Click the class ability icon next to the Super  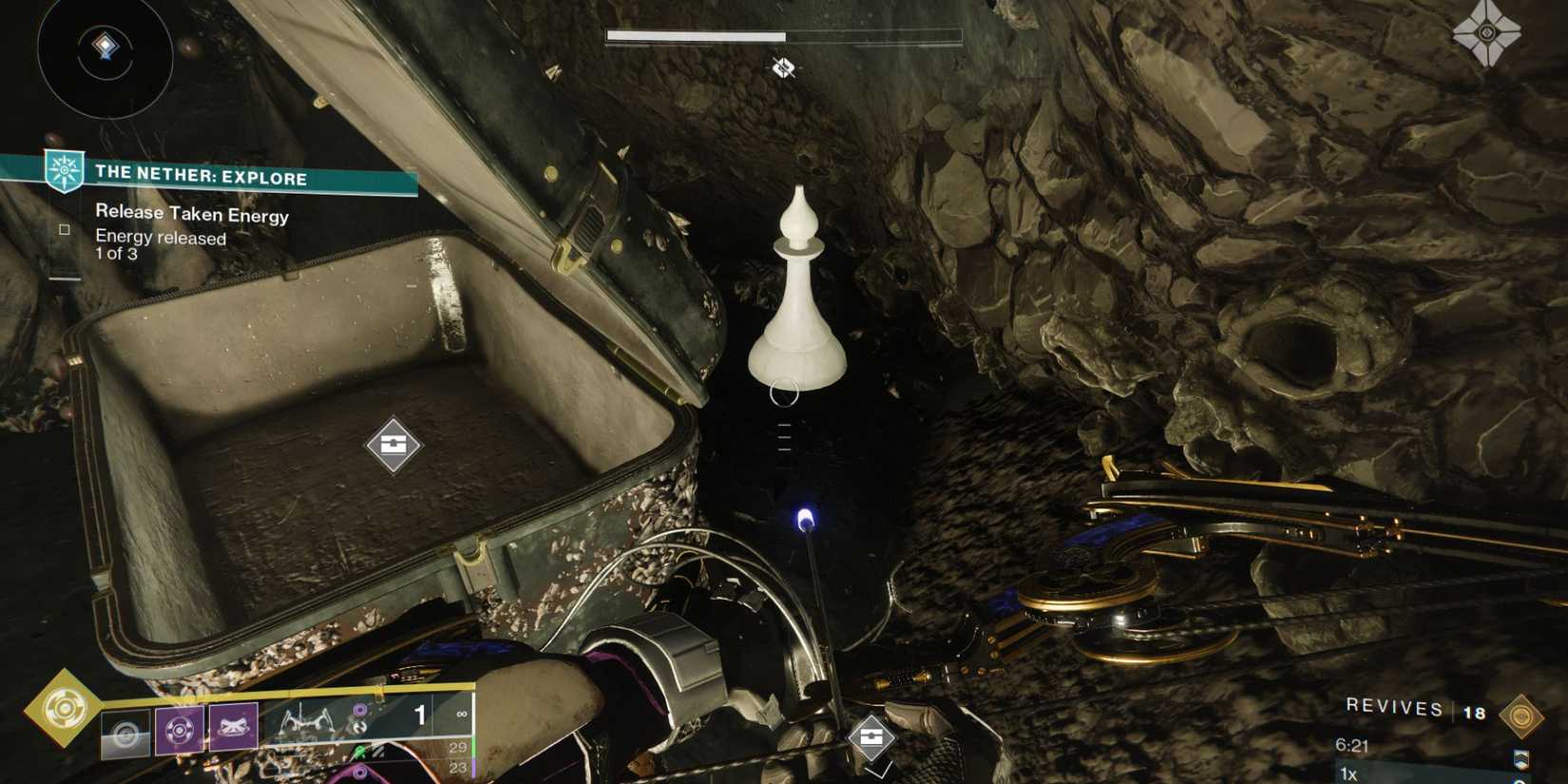click(126, 731)
